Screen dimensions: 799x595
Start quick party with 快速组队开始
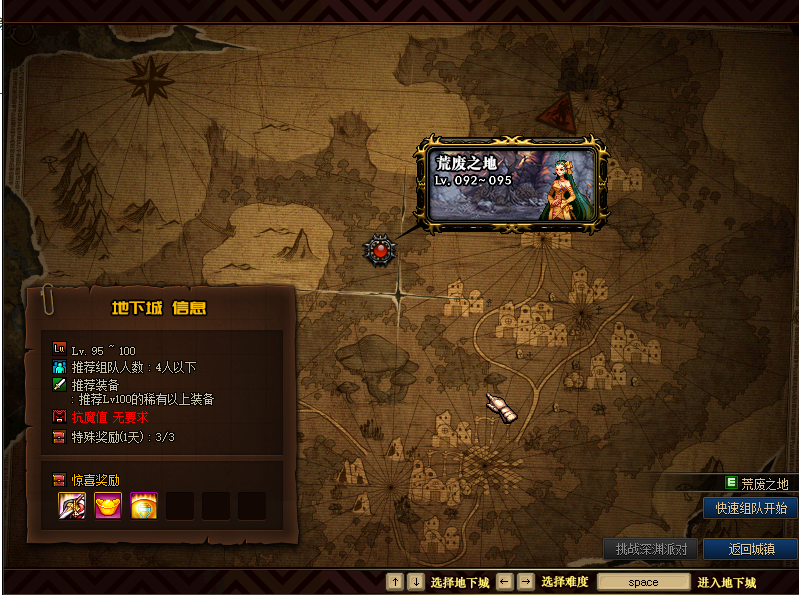750,508
